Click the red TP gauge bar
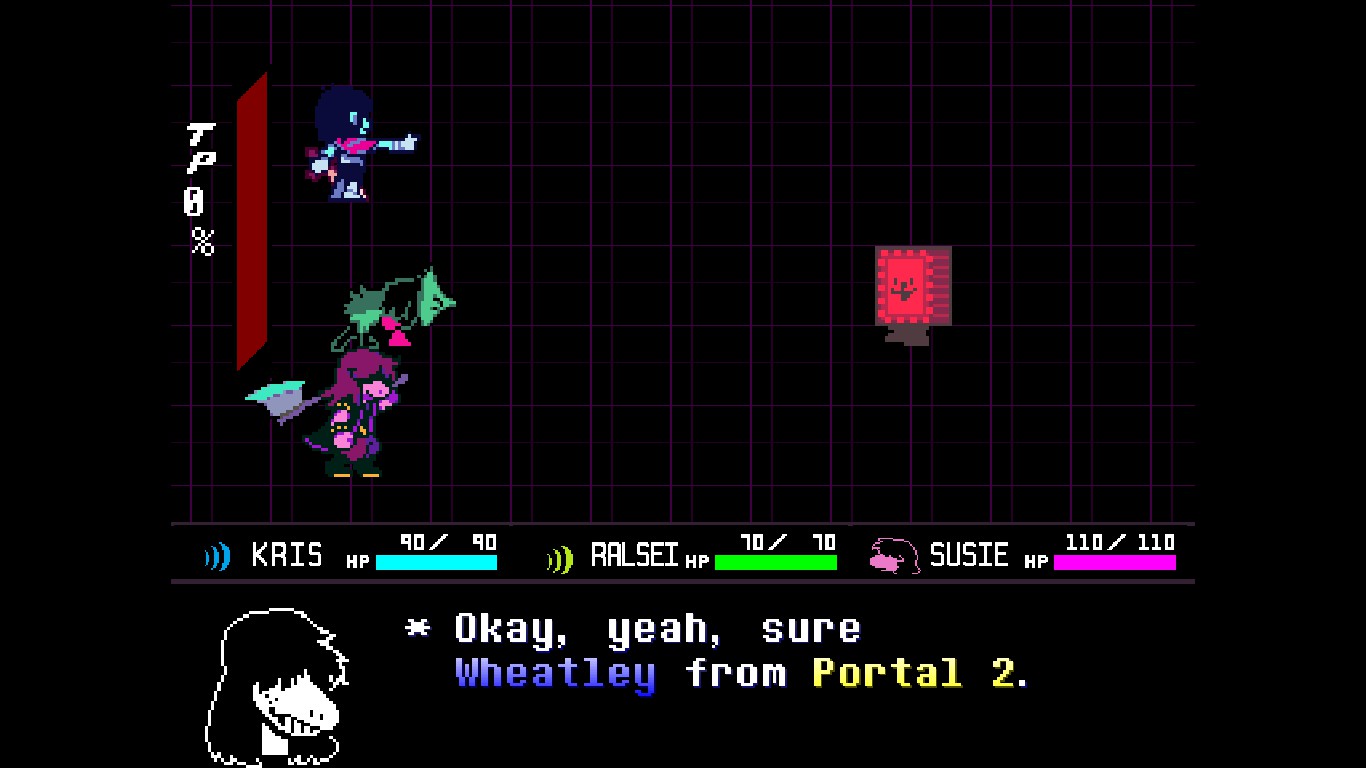Screen dimensions: 1366x768 coord(251,220)
